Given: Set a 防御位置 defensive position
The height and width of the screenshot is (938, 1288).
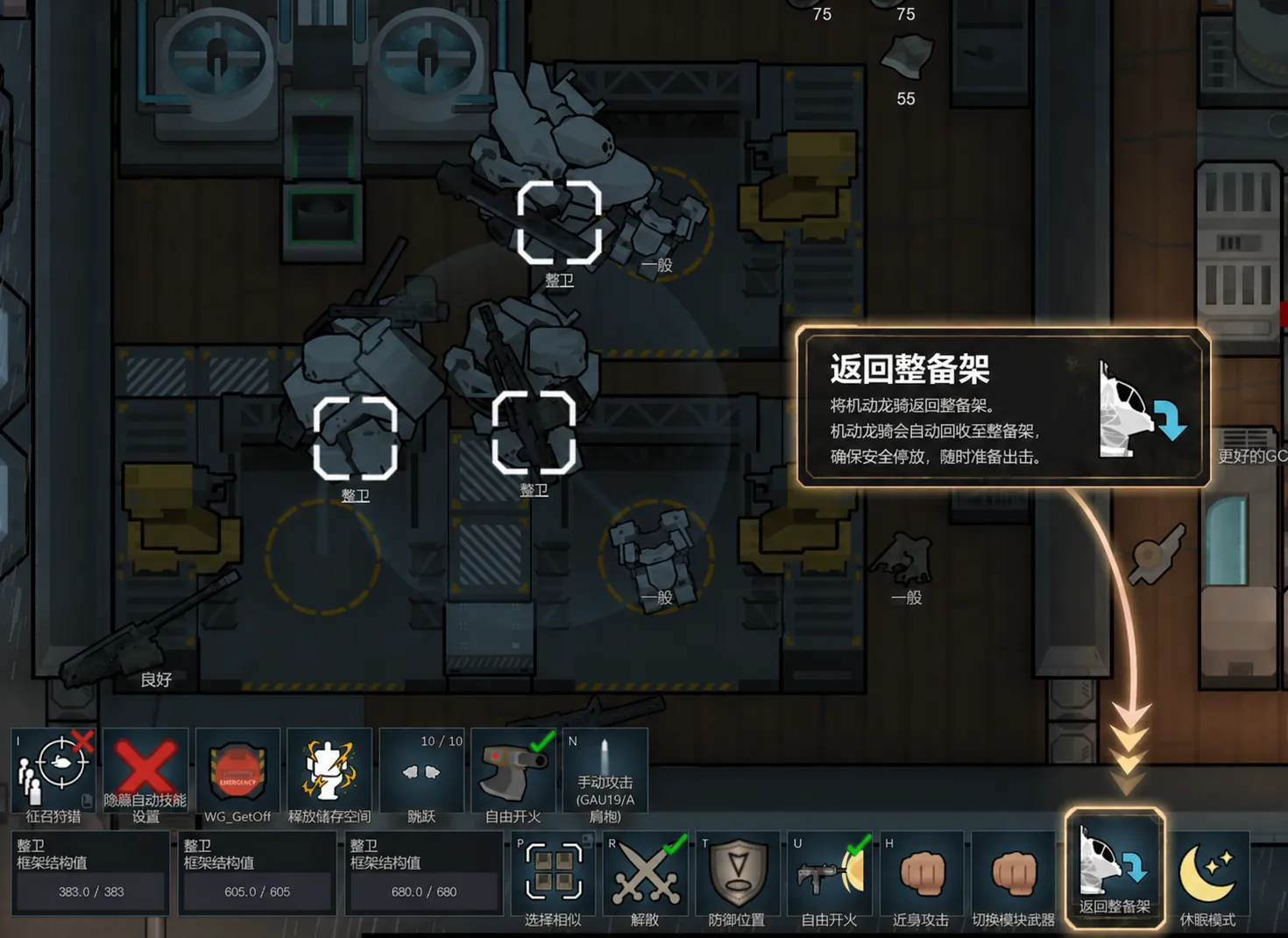Looking at the screenshot, I should [737, 877].
